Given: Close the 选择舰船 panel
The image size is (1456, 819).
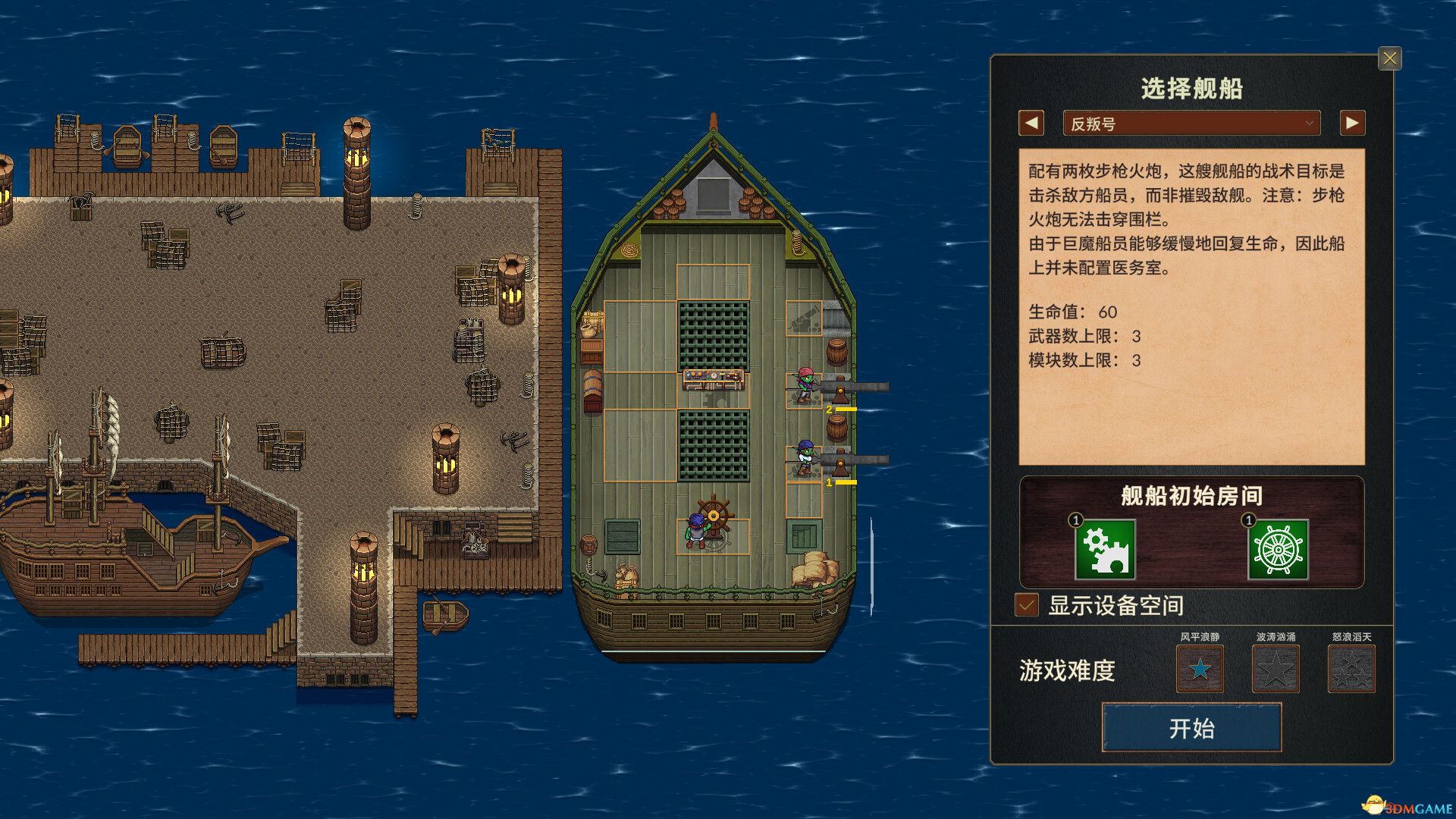Looking at the screenshot, I should pyautogui.click(x=1390, y=59).
